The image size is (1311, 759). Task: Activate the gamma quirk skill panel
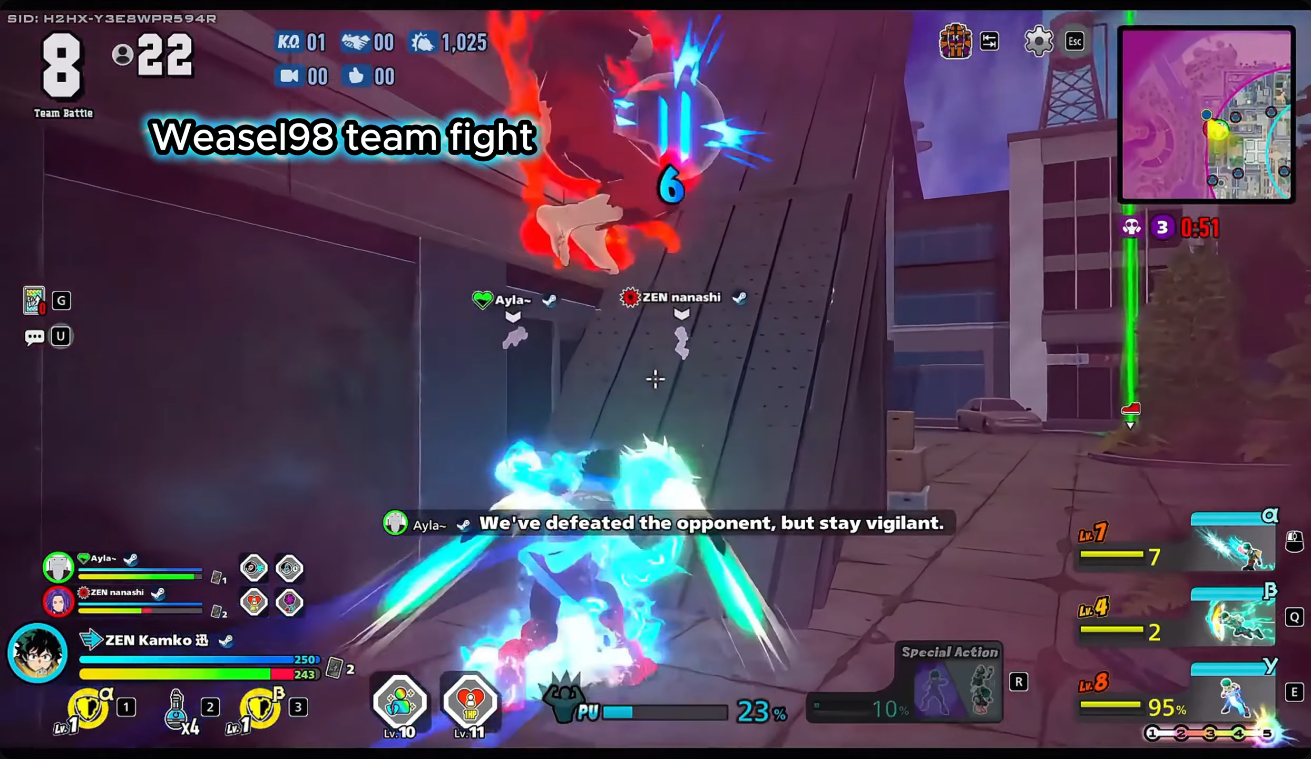click(x=1232, y=693)
